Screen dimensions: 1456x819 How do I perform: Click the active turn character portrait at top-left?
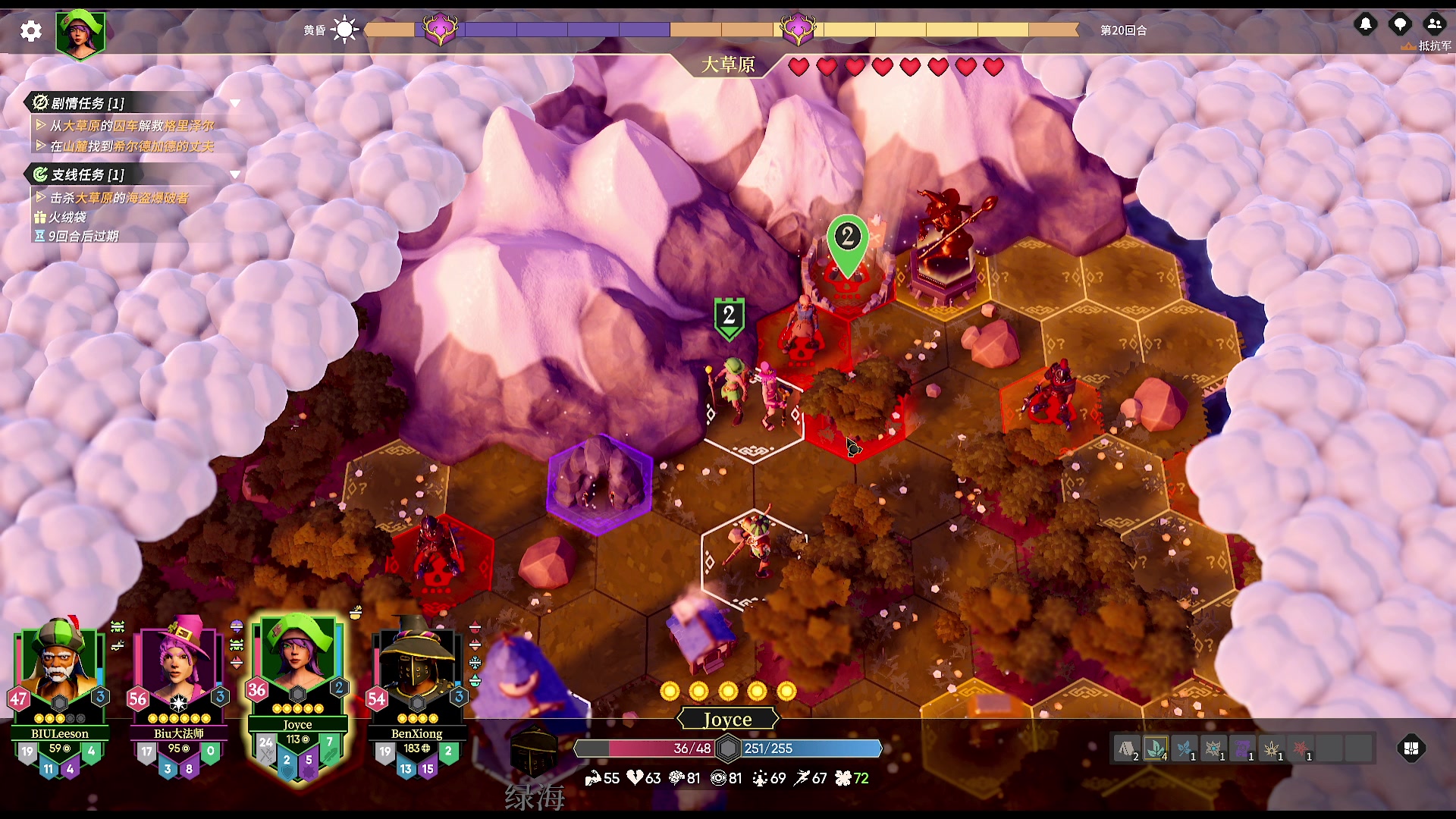[80, 33]
